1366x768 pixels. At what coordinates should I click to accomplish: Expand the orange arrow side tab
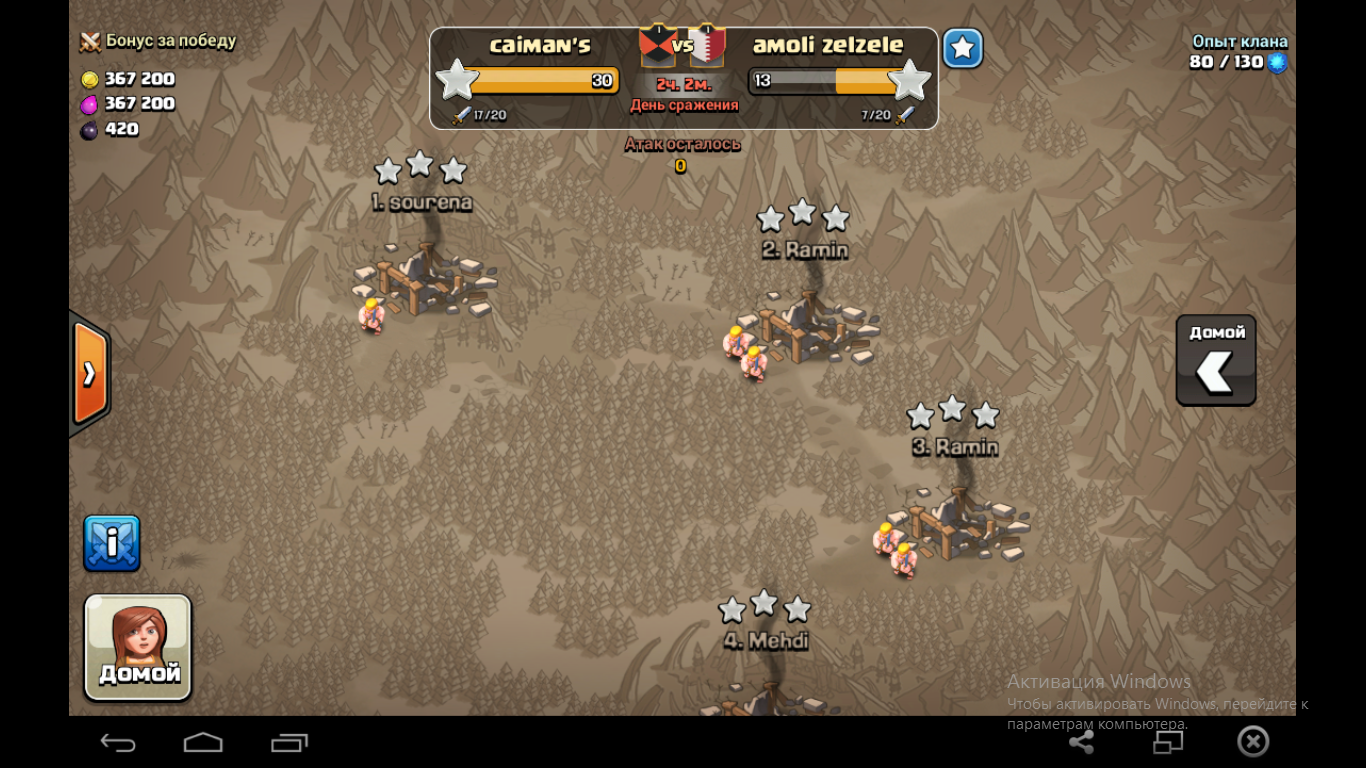coord(90,374)
